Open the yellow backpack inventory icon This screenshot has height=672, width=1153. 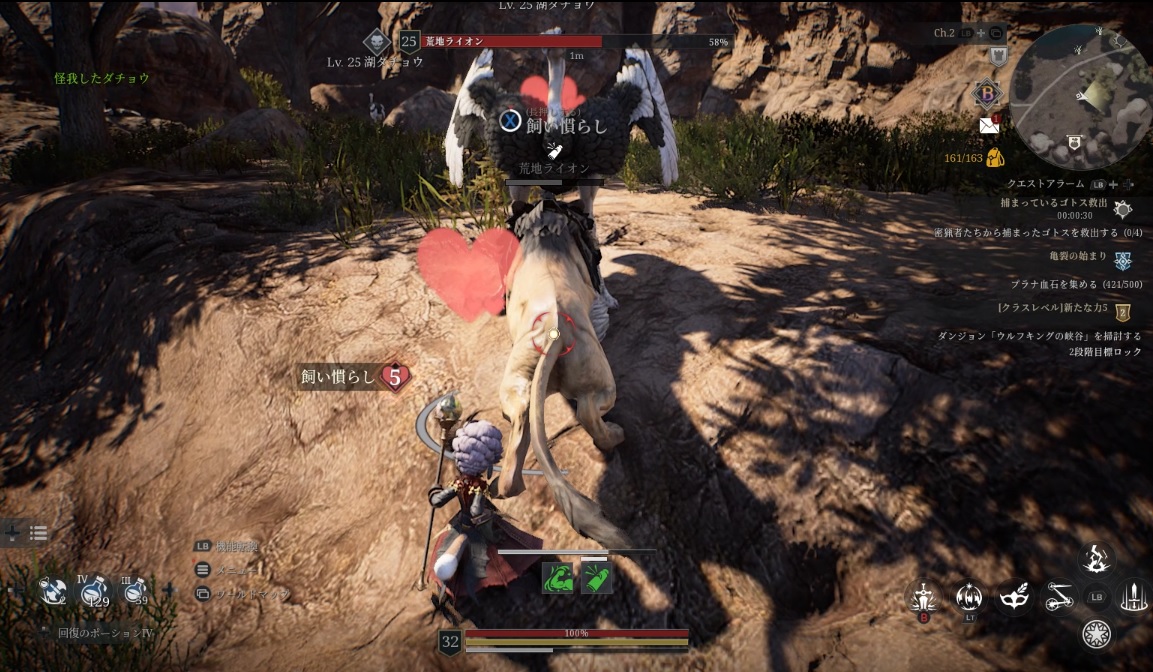point(994,157)
